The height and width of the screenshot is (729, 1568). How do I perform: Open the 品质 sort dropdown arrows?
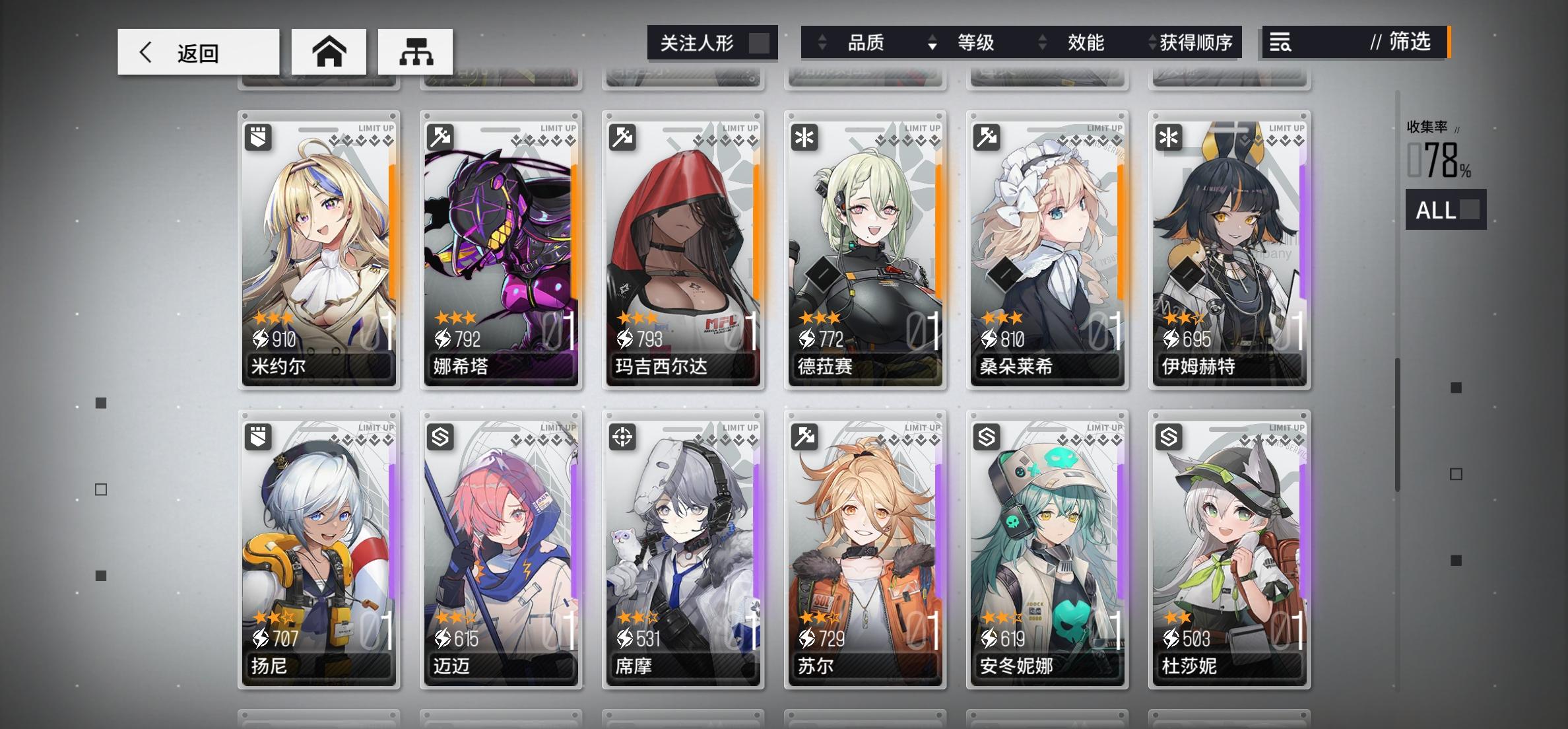(822, 42)
